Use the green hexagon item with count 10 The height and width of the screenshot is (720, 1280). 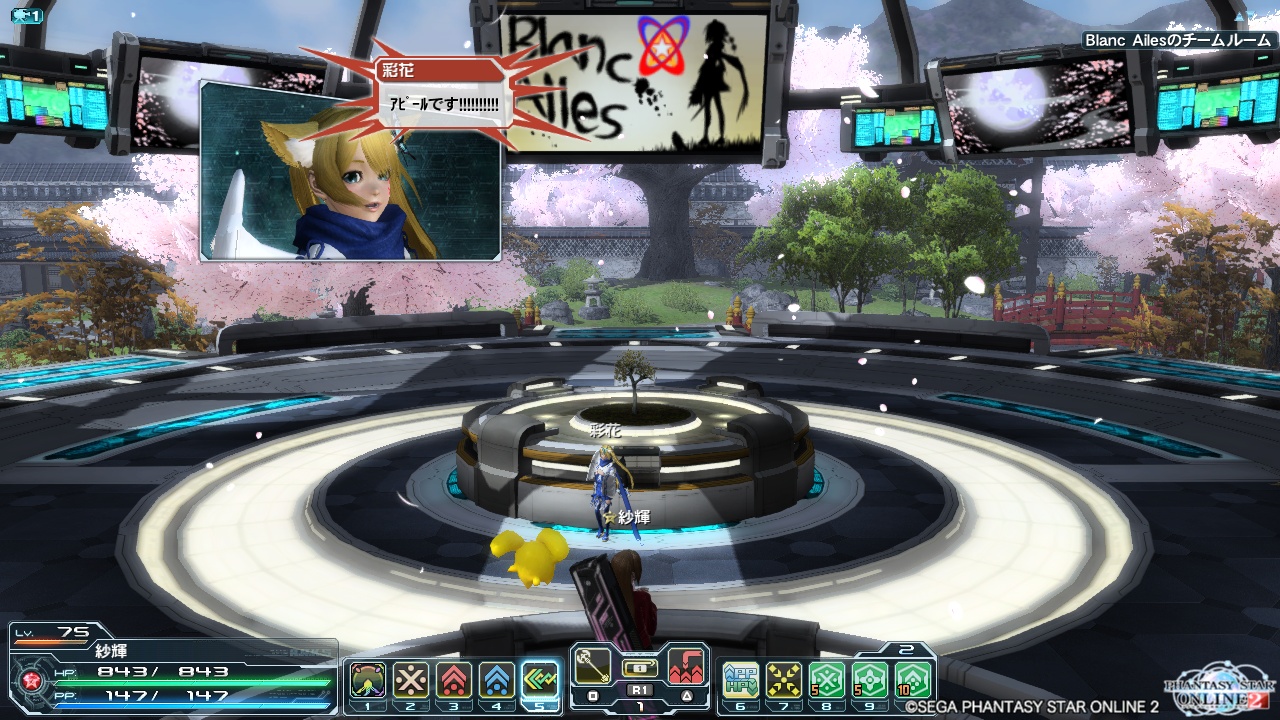point(914,681)
